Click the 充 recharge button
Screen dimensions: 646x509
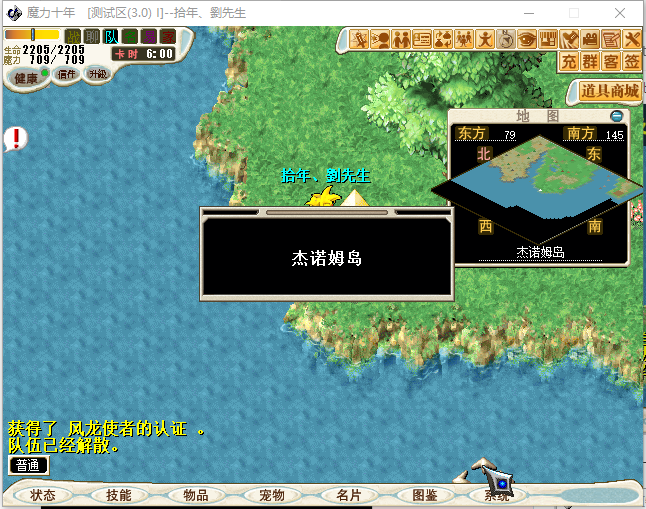[x=569, y=61]
